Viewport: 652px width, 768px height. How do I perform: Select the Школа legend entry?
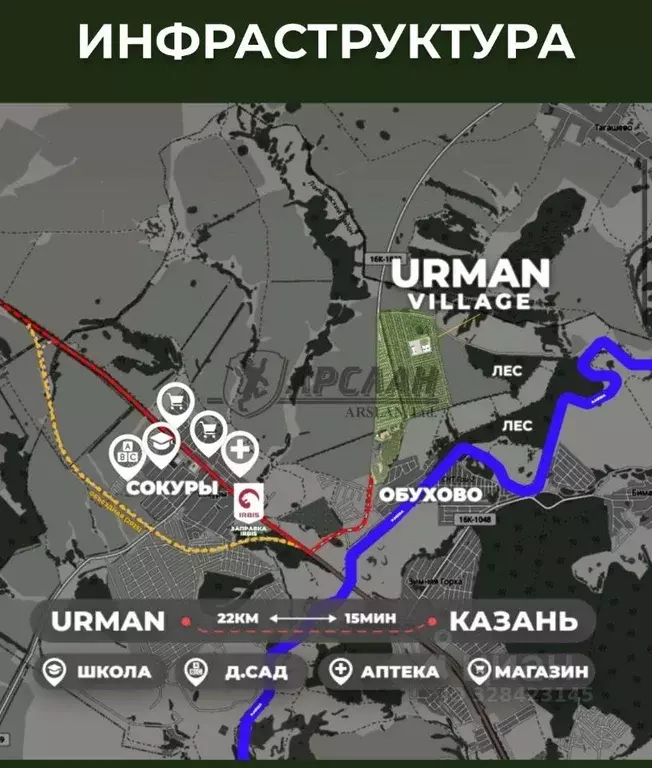(97, 671)
